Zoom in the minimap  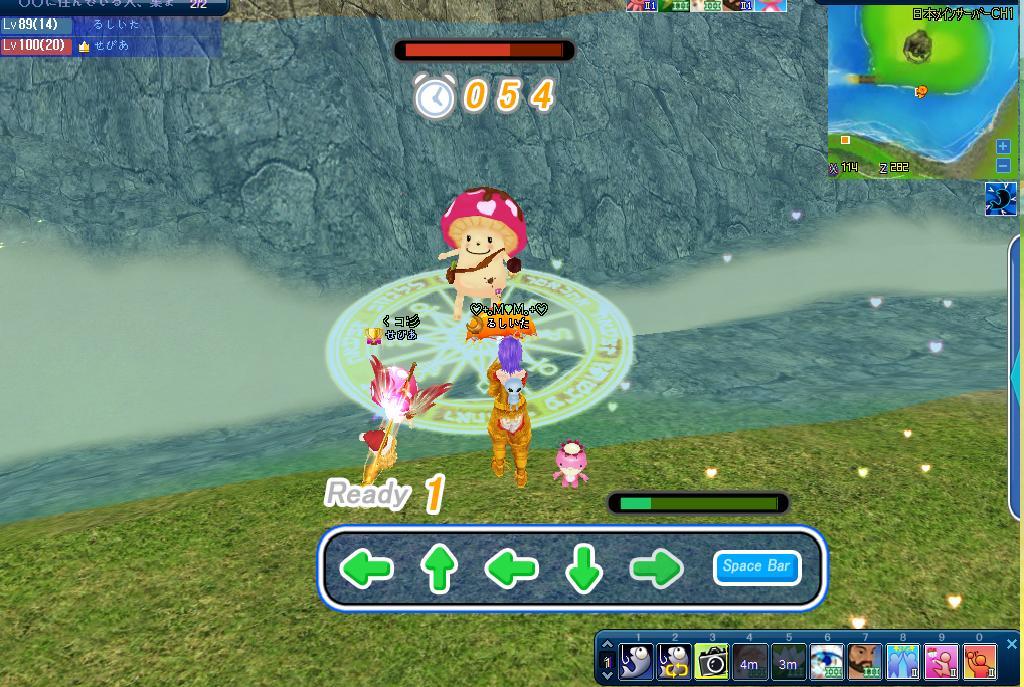[x=1003, y=147]
